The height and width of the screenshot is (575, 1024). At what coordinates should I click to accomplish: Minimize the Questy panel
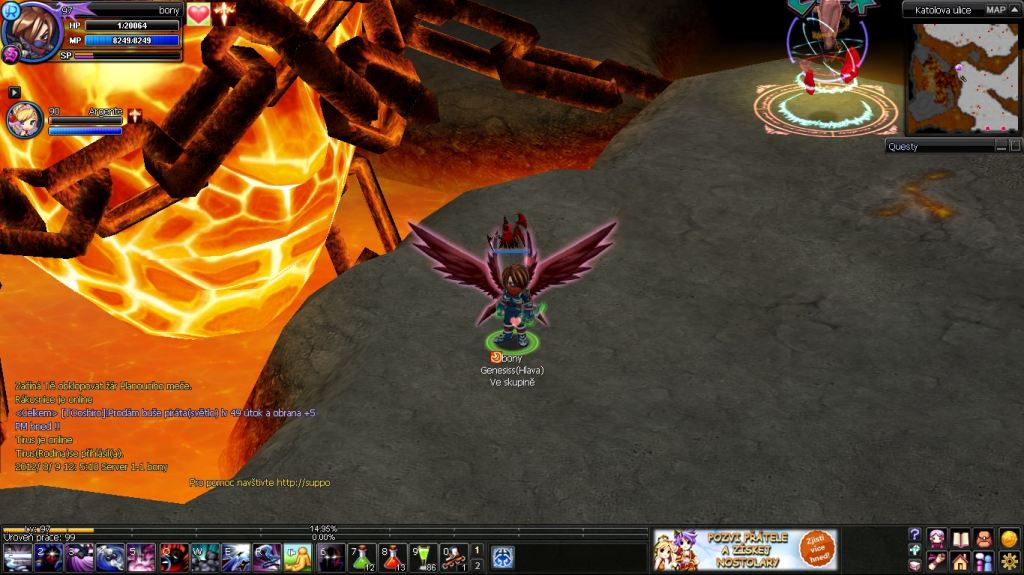(1001, 147)
